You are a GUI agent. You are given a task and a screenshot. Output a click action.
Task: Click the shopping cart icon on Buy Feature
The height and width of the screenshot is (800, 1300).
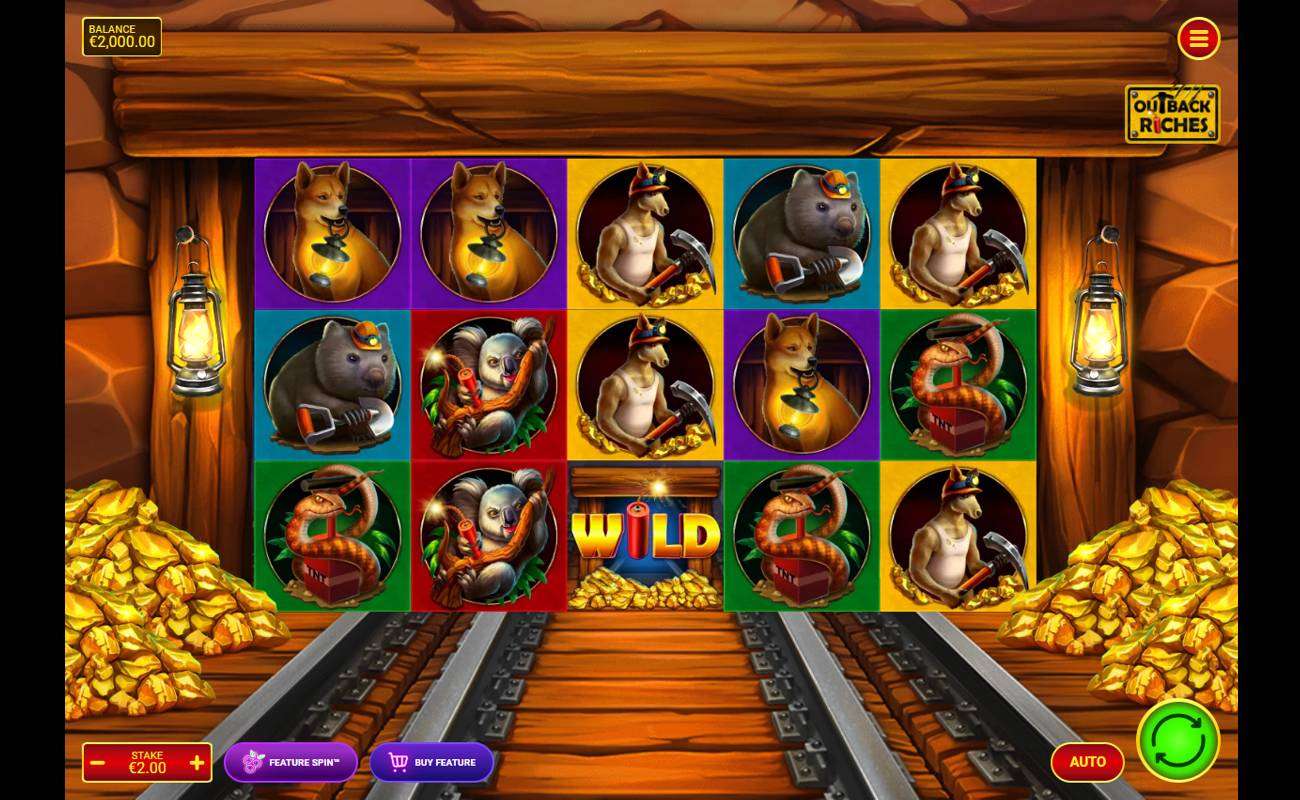click(396, 762)
